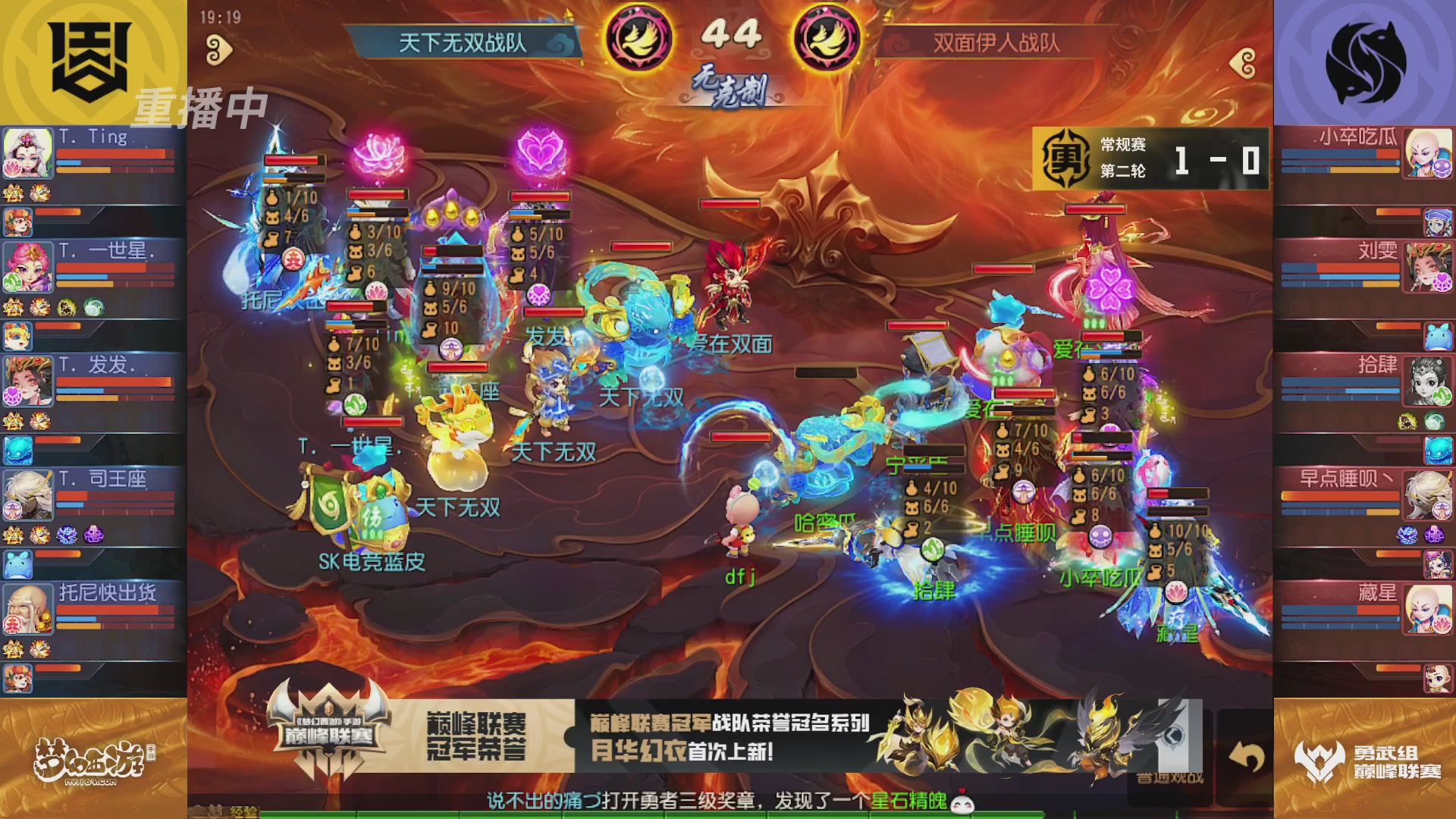The image size is (1456, 819).
Task: Click 小卒吃瓜's character portrait thumbnail
Action: point(1429,152)
